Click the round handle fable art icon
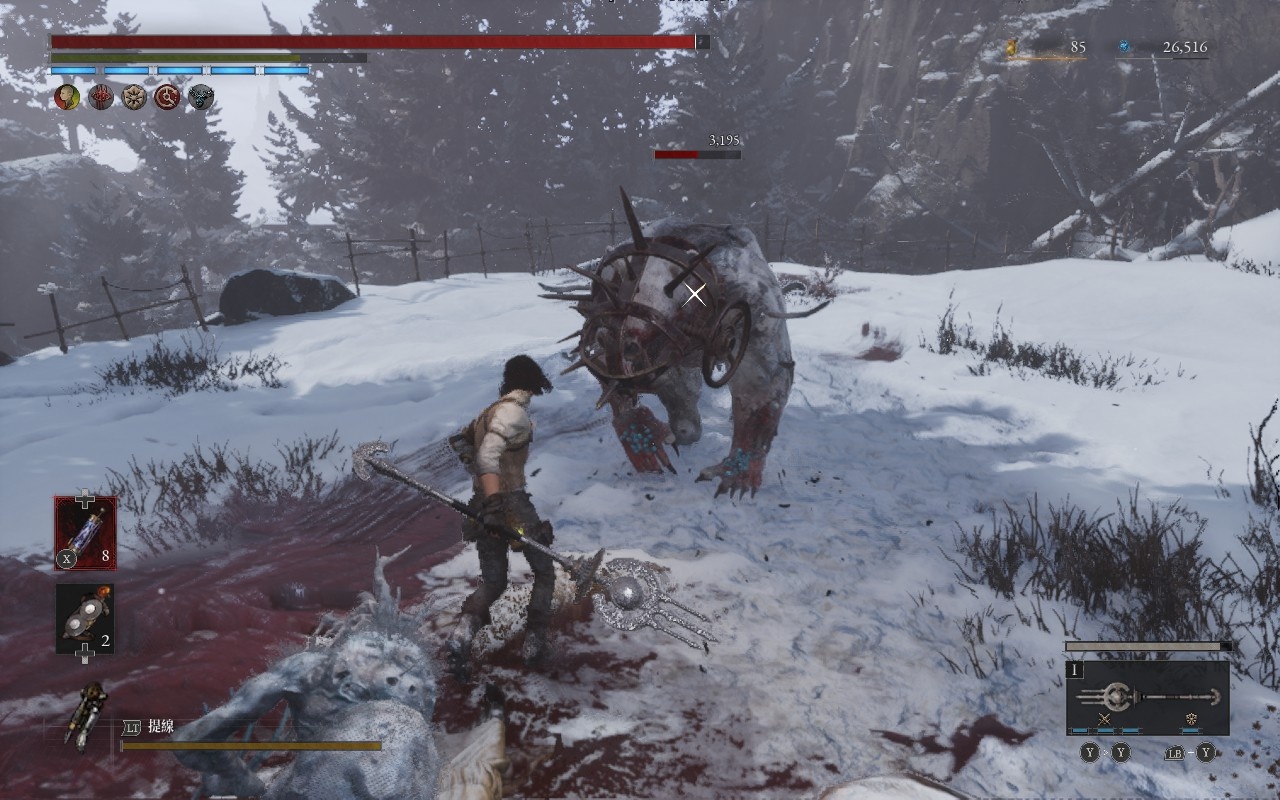 click(1191, 720)
